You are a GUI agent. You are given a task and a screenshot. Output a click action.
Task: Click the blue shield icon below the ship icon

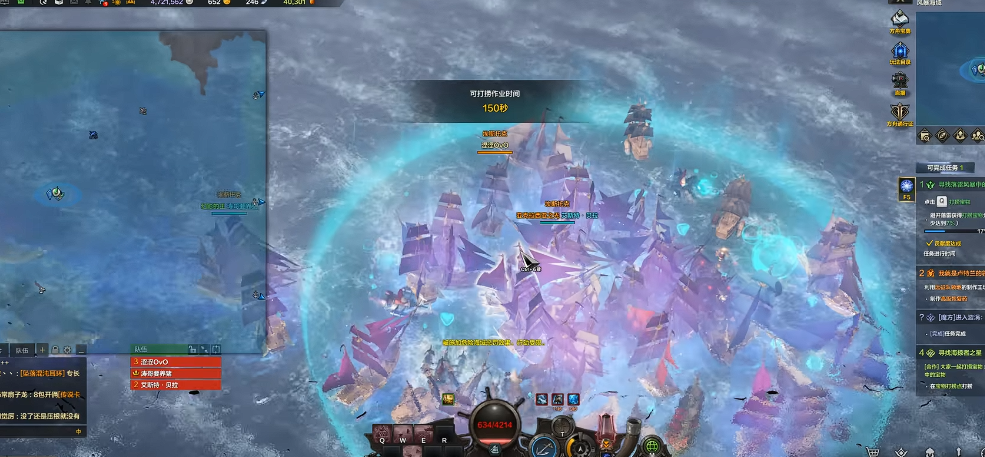[900, 51]
